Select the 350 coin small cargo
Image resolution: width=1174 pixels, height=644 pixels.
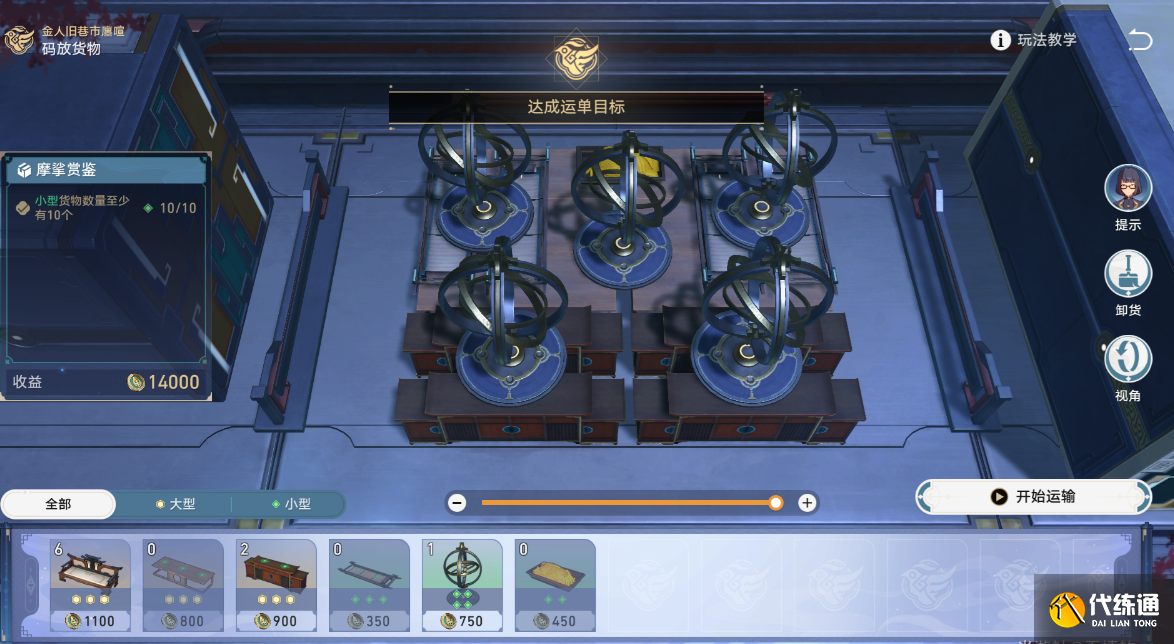369,585
